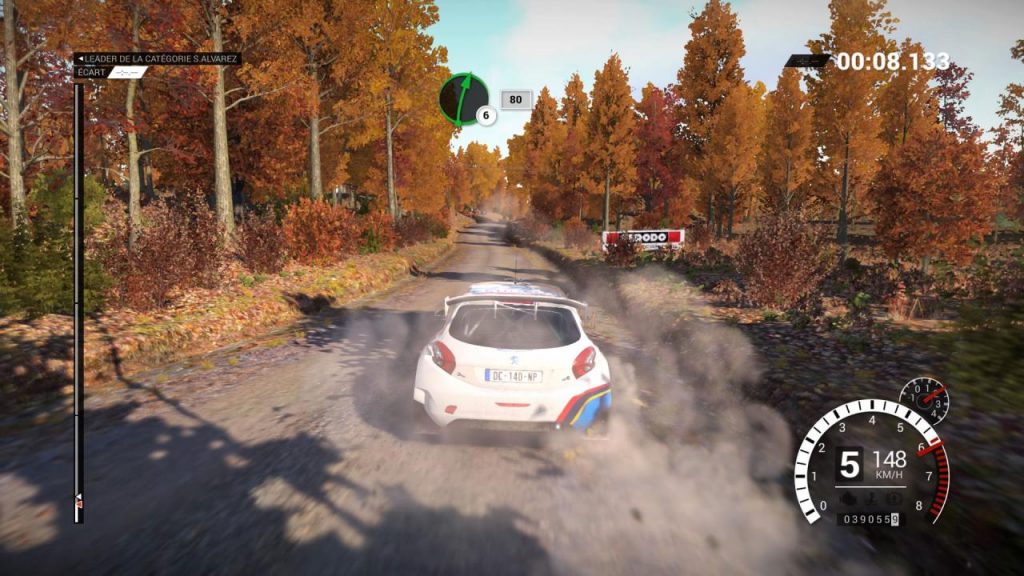
Task: Select the vertical stage progress bar
Action: pyautogui.click(x=78, y=300)
